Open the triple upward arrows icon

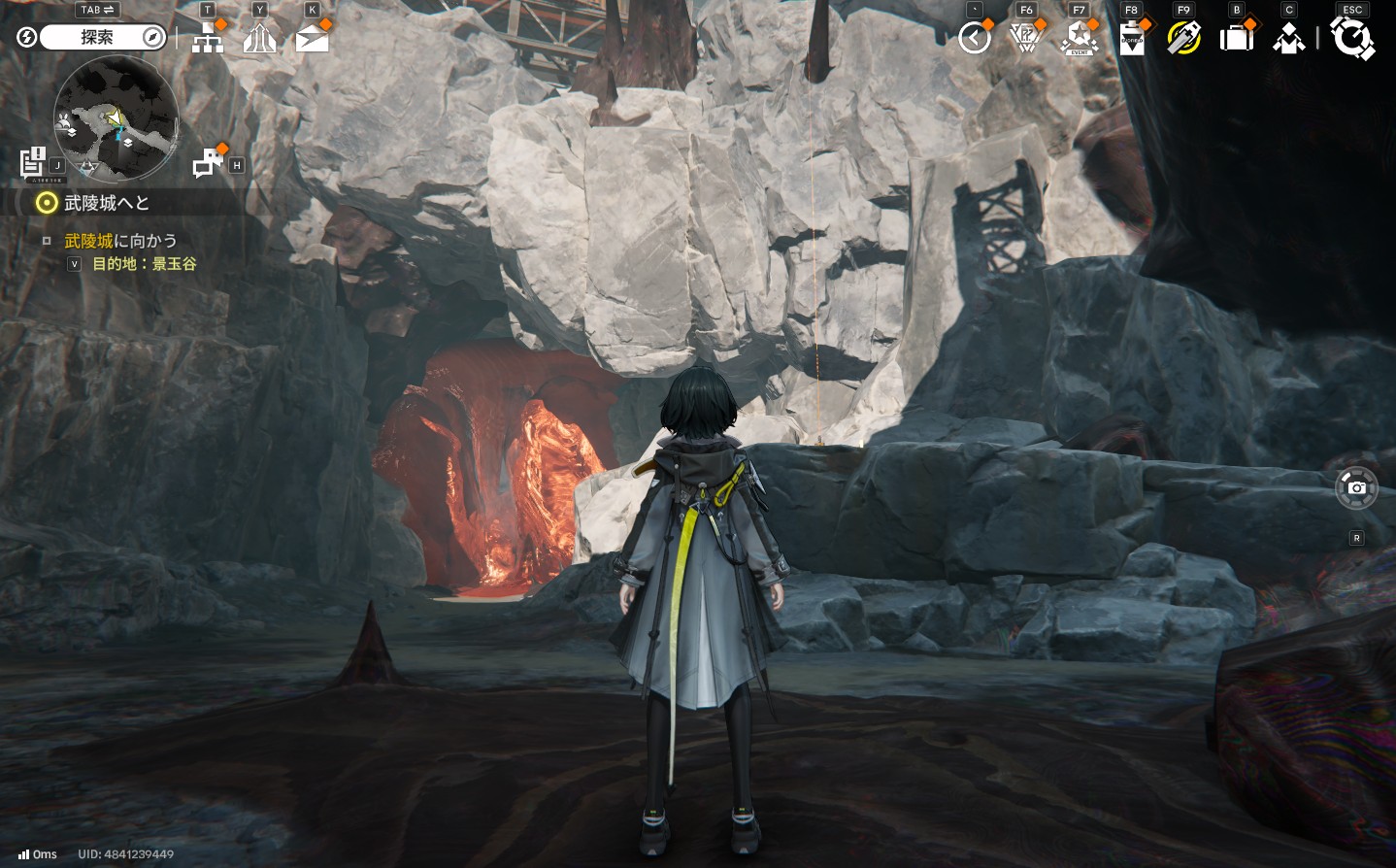pyautogui.click(x=259, y=39)
